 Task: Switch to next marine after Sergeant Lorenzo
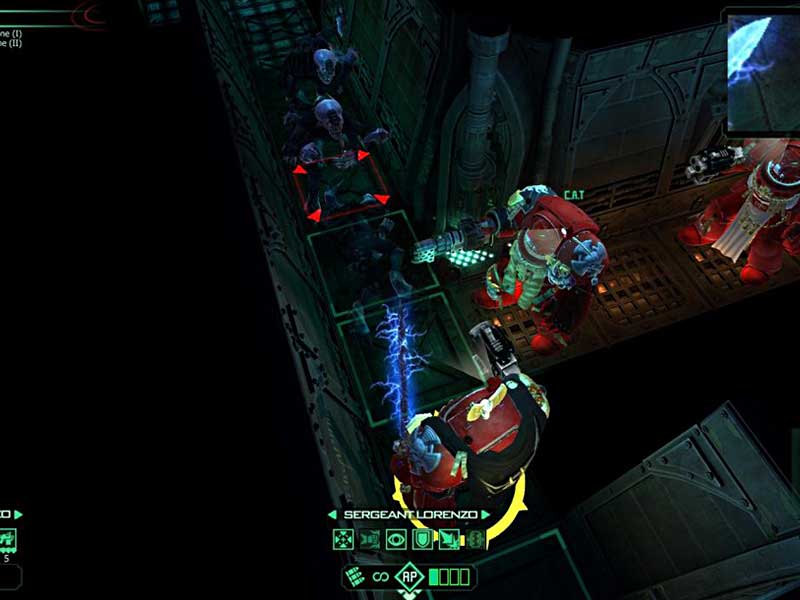point(485,515)
